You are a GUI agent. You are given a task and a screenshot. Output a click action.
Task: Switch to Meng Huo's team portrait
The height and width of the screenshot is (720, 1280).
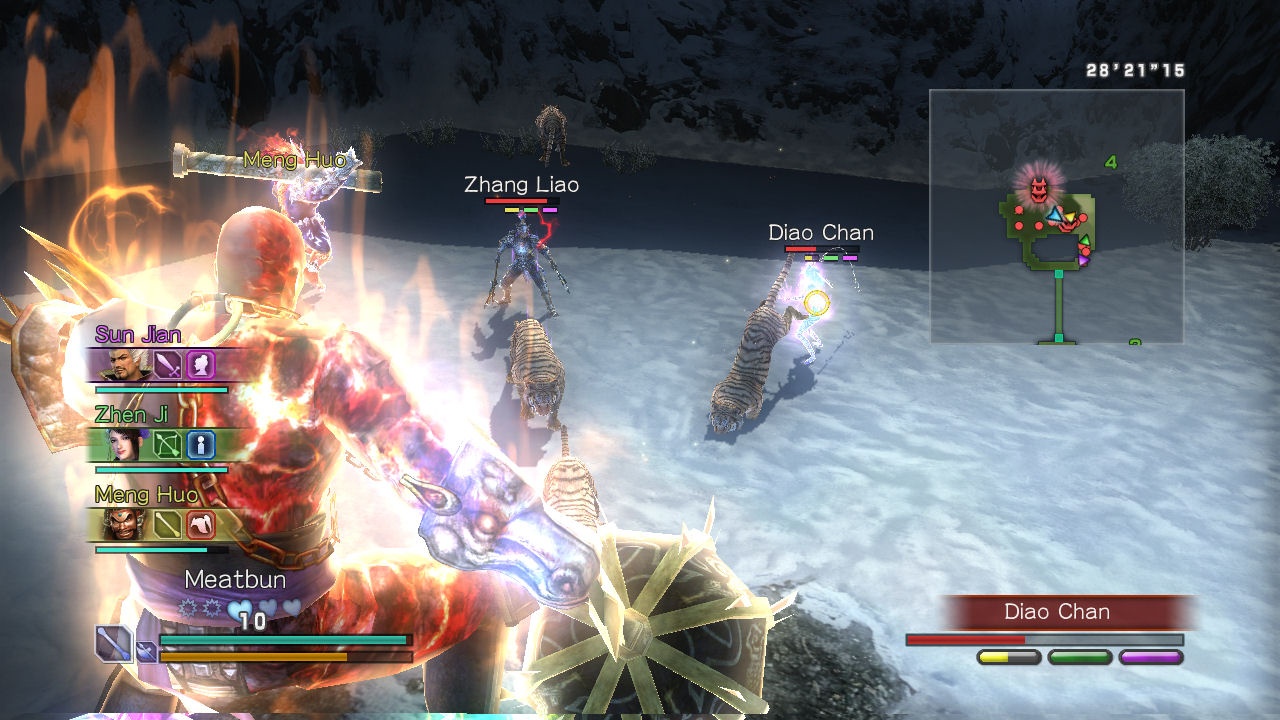(x=122, y=524)
